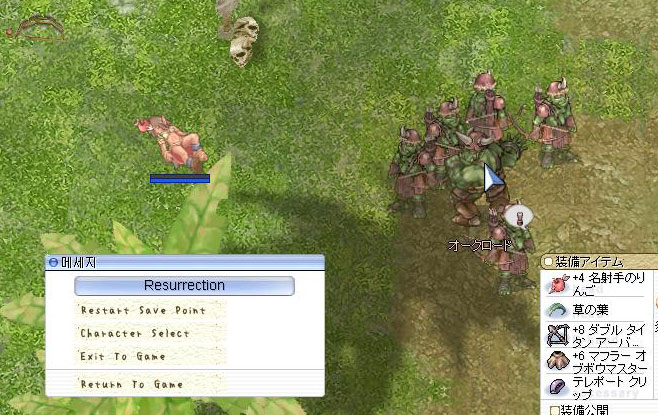Select the +8 double bow weapon
Screen dimensions: 658x415
[596, 335]
